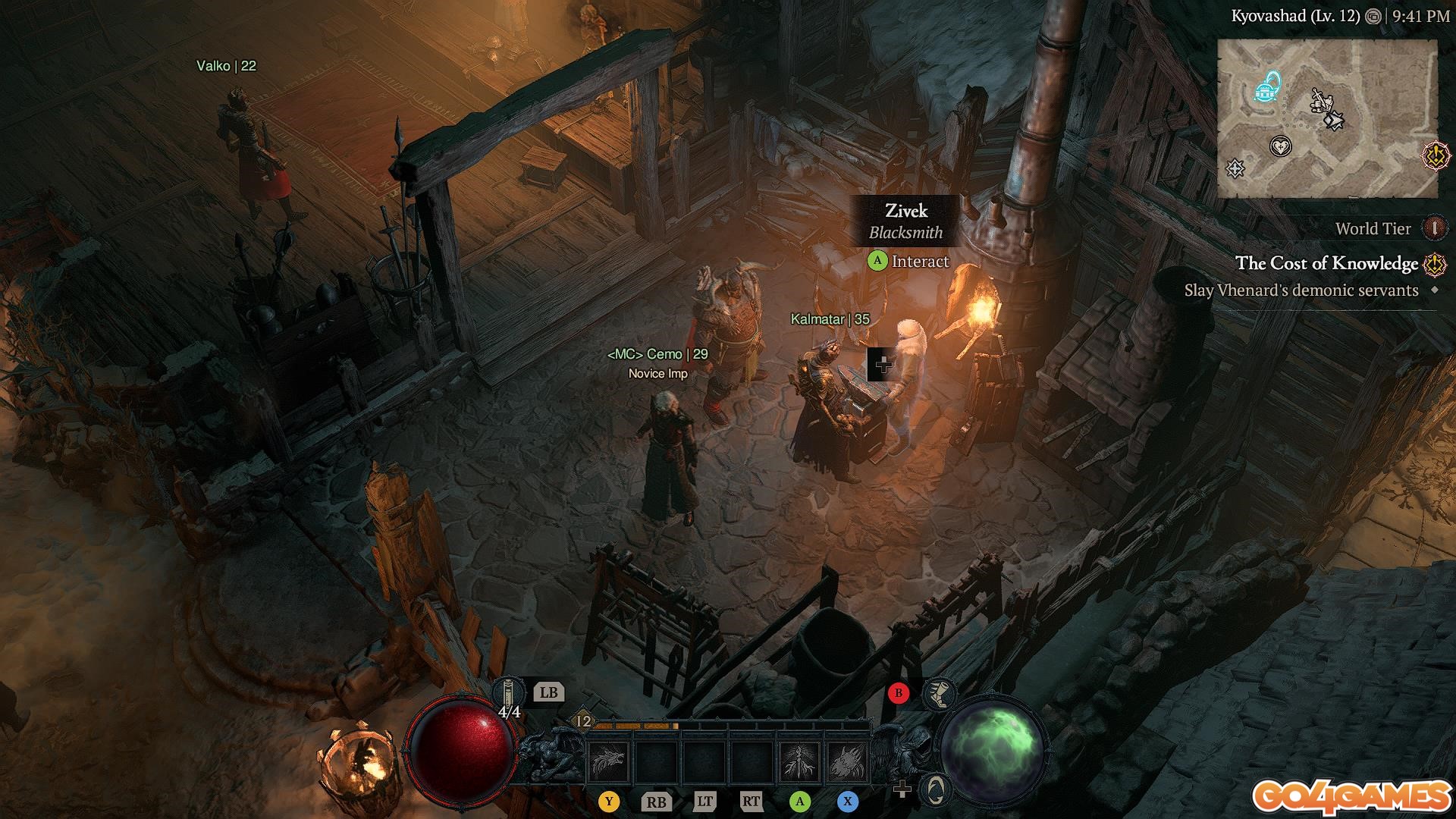Activate the bristled beast skill slot
1456x819 pixels.
[x=847, y=761]
